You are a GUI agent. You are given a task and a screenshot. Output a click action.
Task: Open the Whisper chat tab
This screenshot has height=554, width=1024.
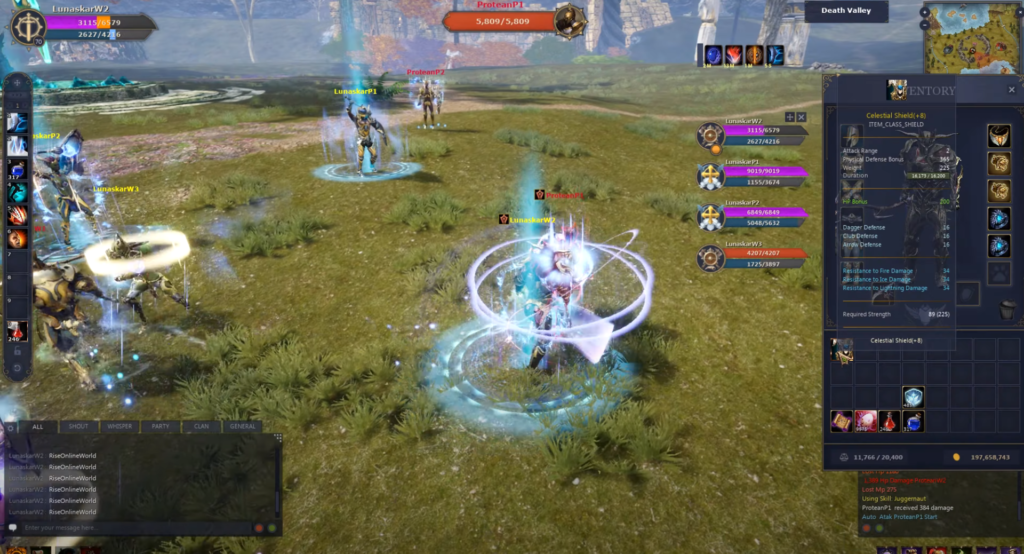pyautogui.click(x=120, y=426)
